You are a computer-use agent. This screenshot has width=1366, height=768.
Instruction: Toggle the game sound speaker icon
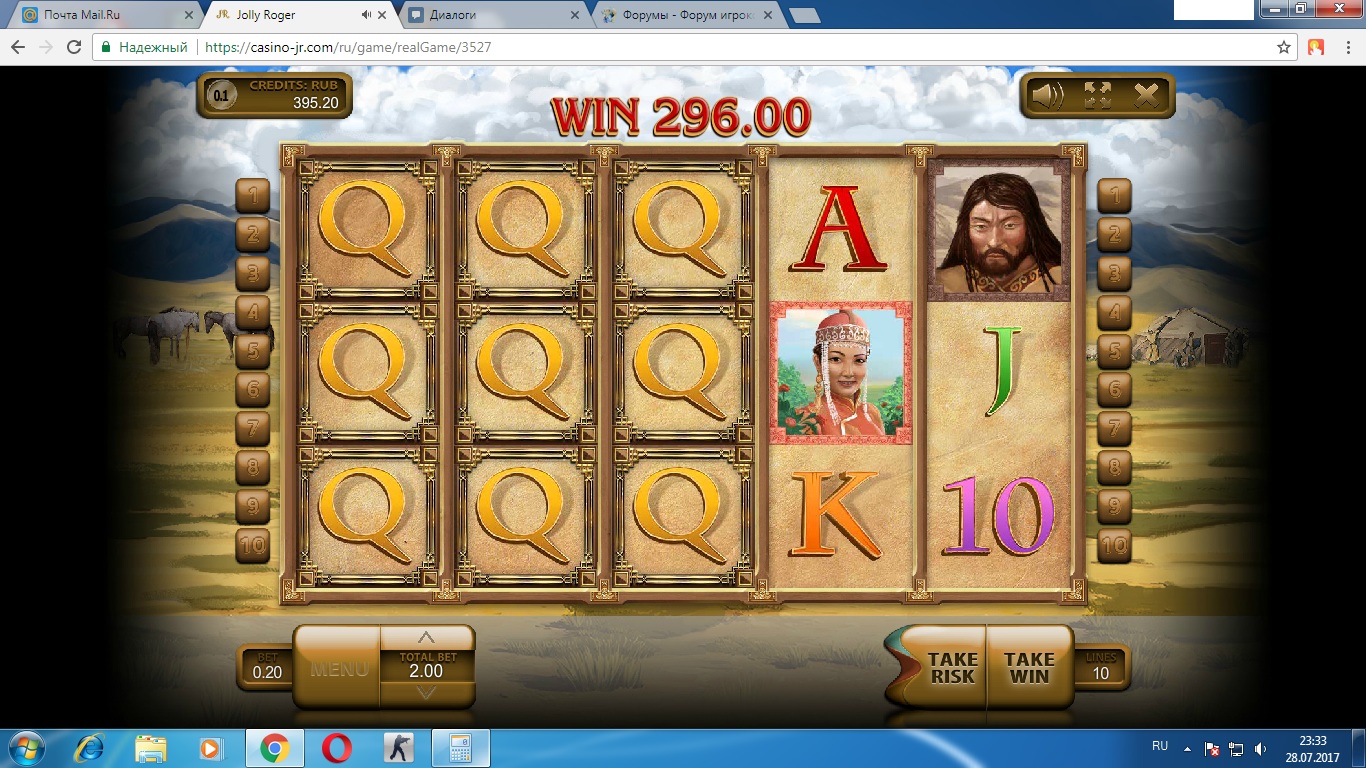(1048, 96)
